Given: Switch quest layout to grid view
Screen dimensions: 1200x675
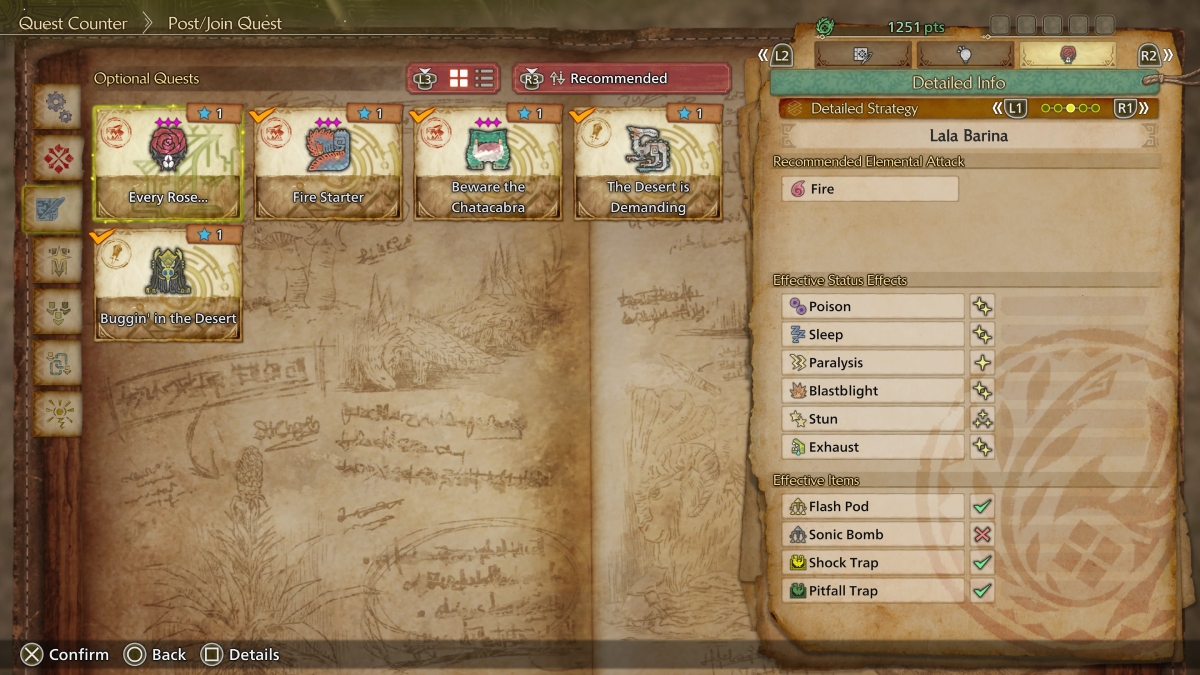Looking at the screenshot, I should (x=459, y=78).
